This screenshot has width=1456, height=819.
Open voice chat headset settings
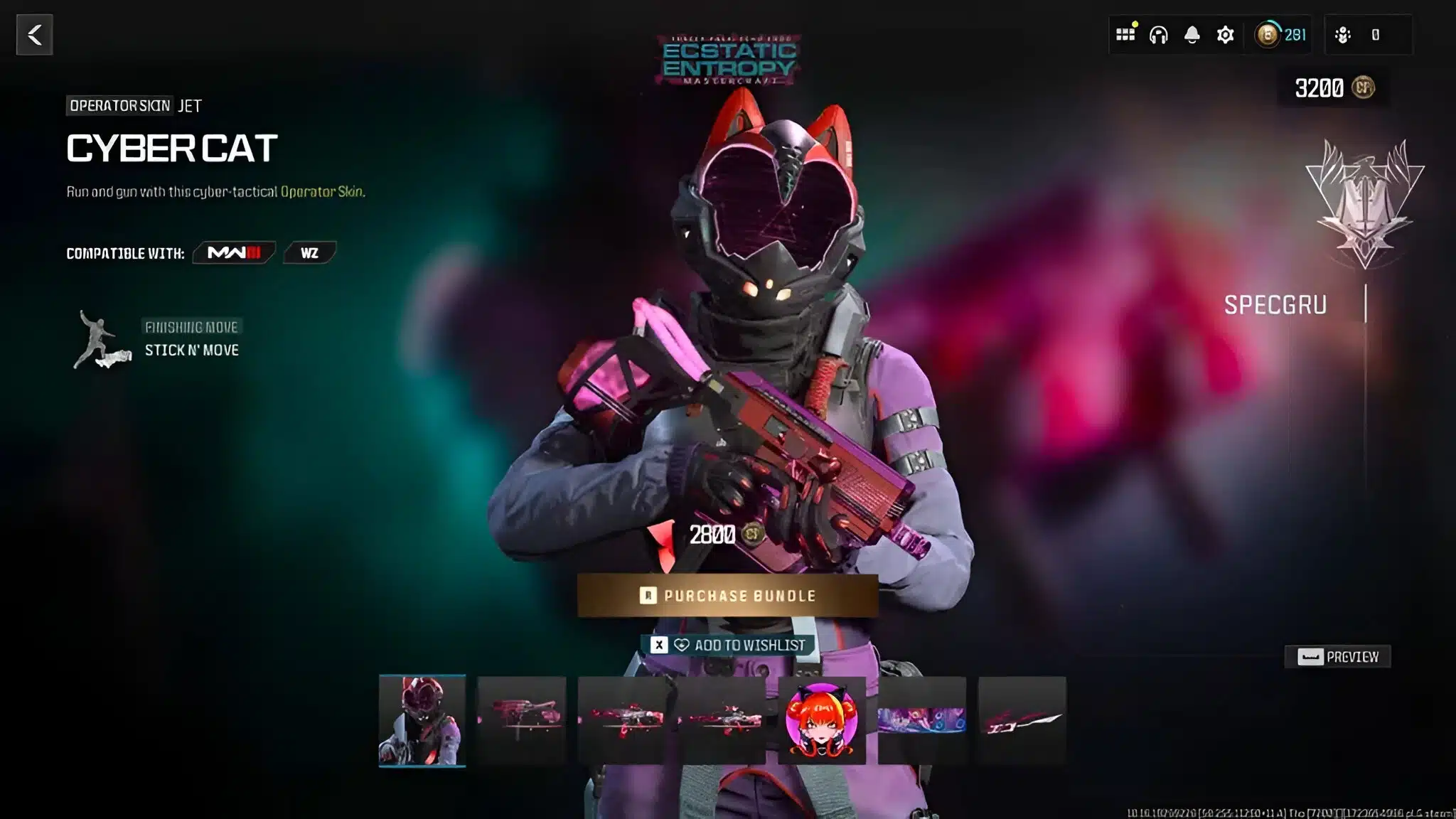pos(1158,35)
